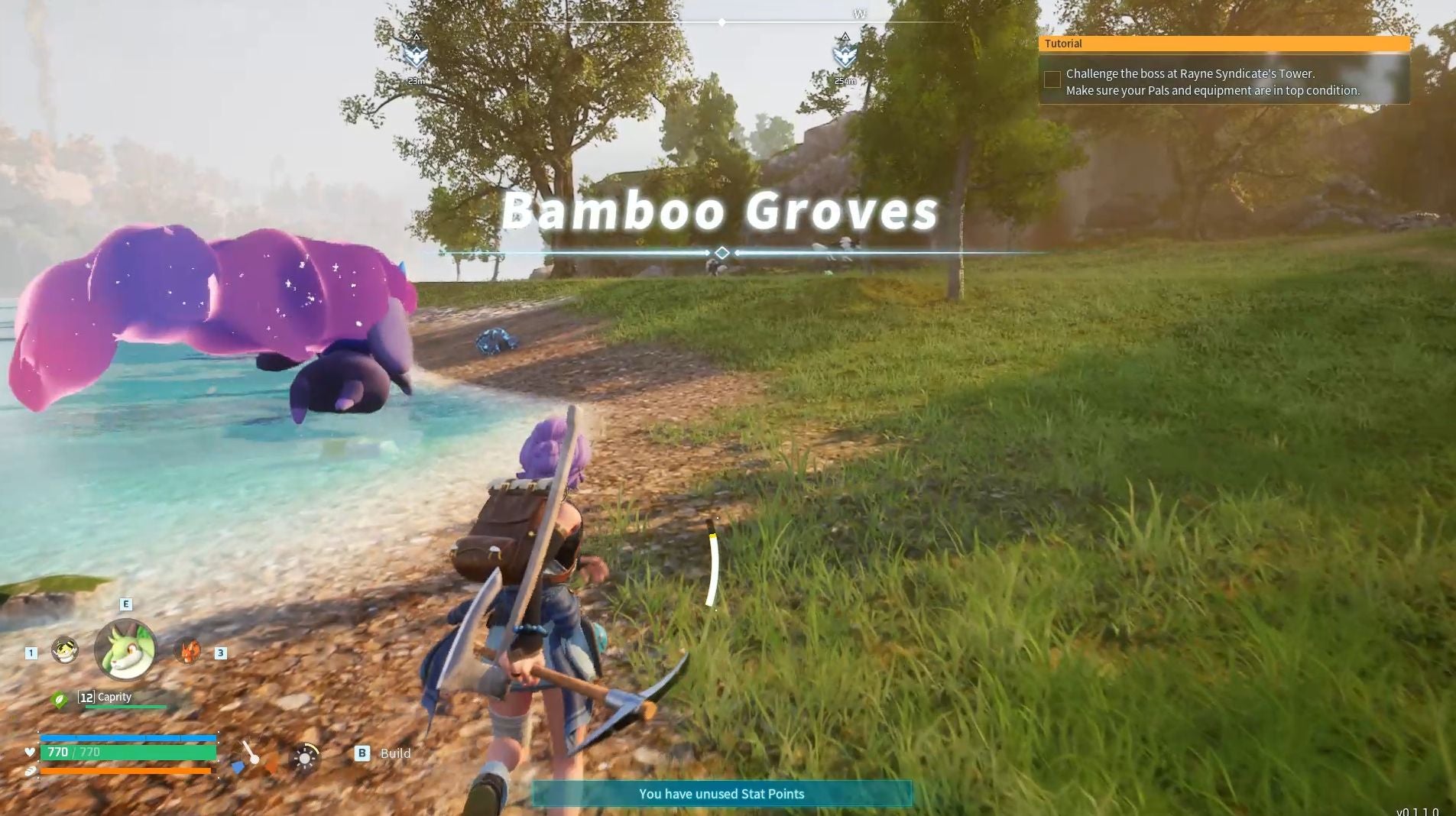The image size is (1456, 816).
Task: Select the Foxparks icon in slot 3
Action: (x=188, y=651)
